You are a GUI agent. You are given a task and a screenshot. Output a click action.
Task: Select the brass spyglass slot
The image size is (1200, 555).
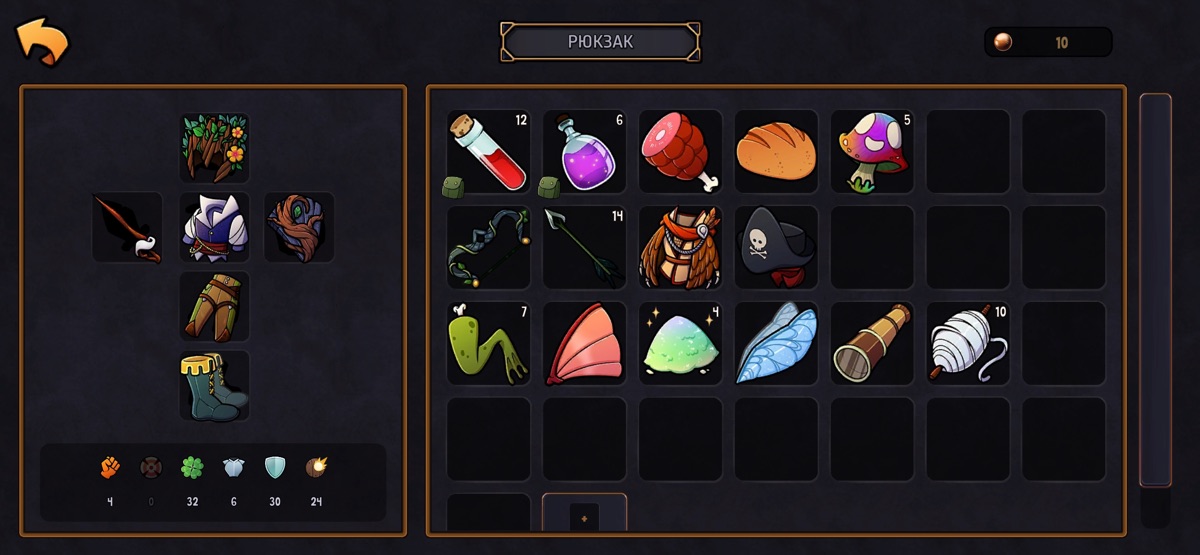(x=872, y=343)
